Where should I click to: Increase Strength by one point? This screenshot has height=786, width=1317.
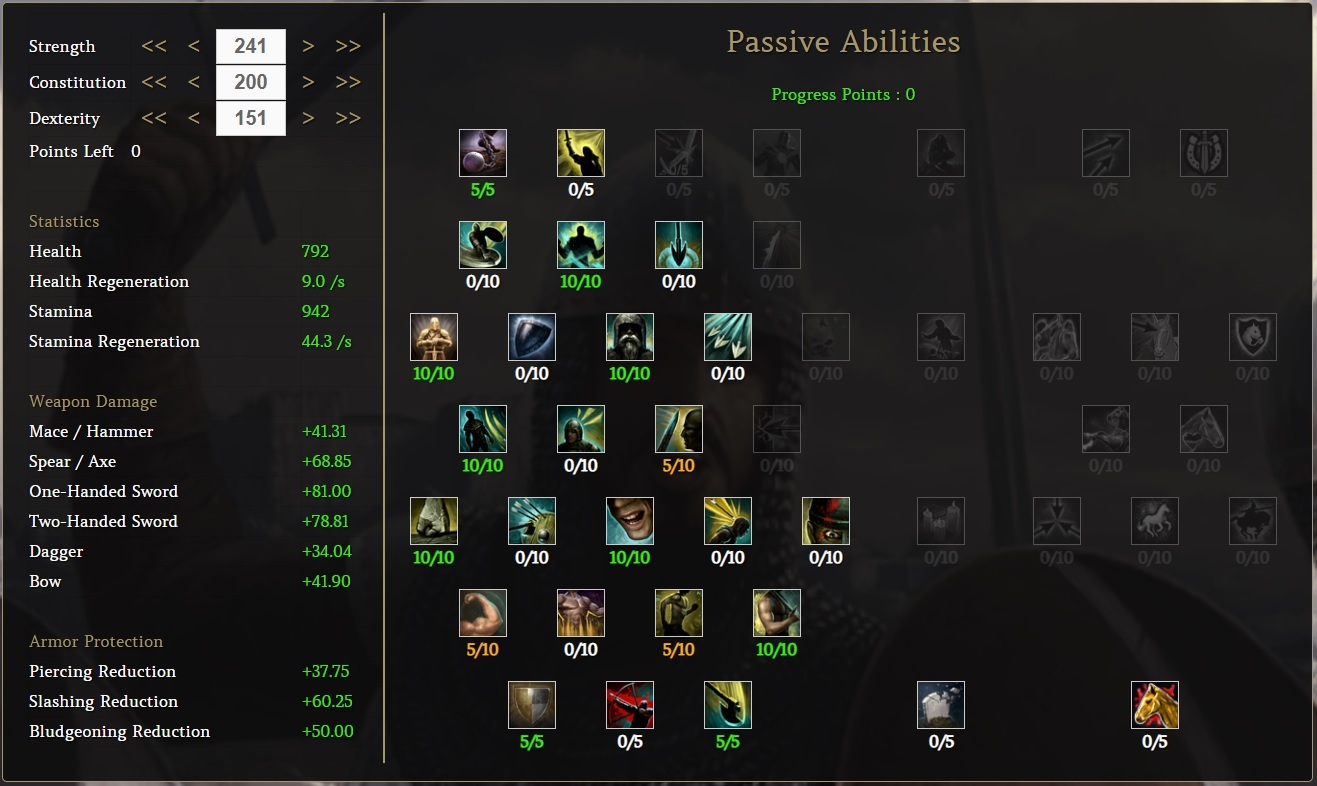tap(308, 46)
